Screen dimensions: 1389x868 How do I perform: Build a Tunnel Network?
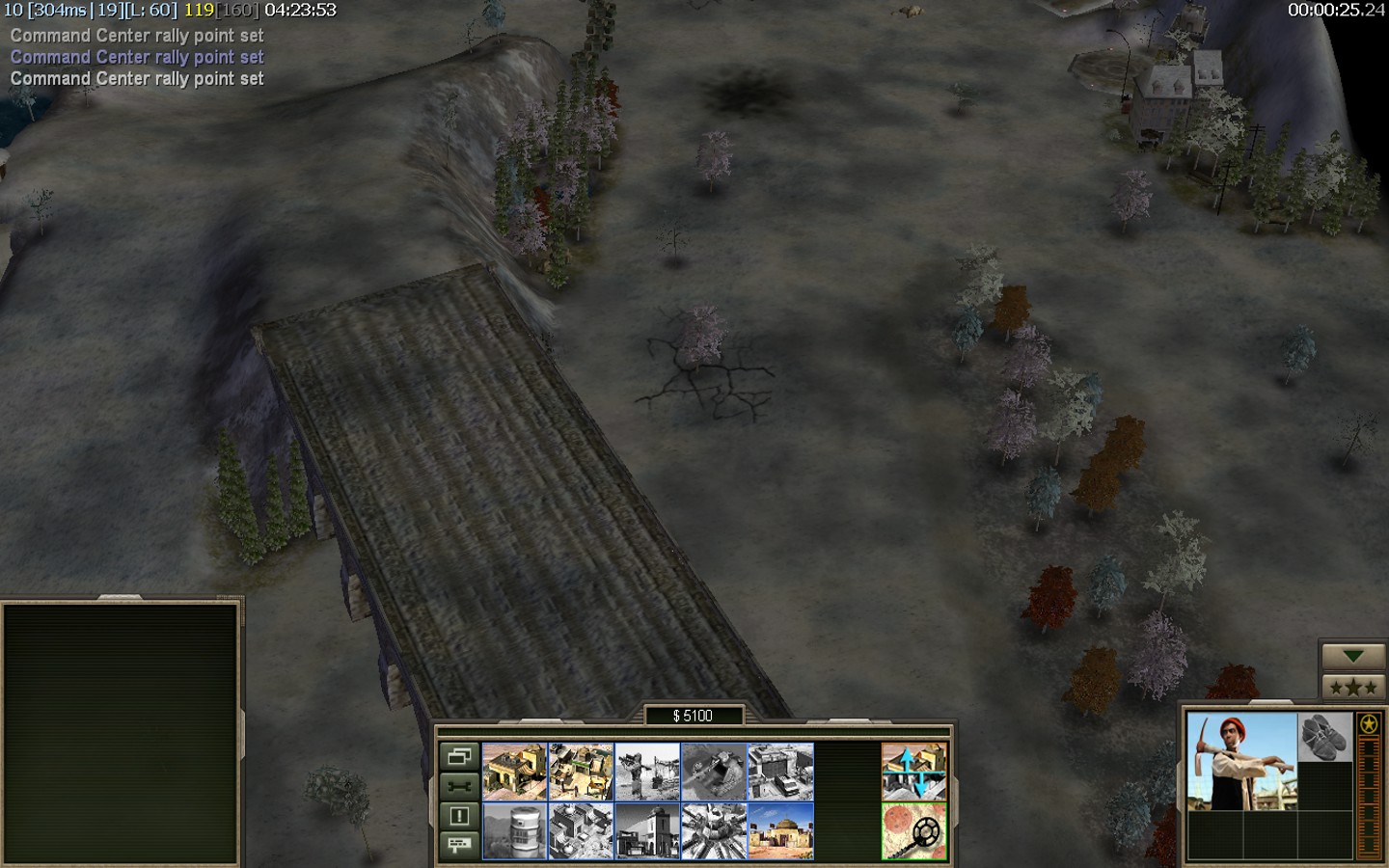click(714, 772)
